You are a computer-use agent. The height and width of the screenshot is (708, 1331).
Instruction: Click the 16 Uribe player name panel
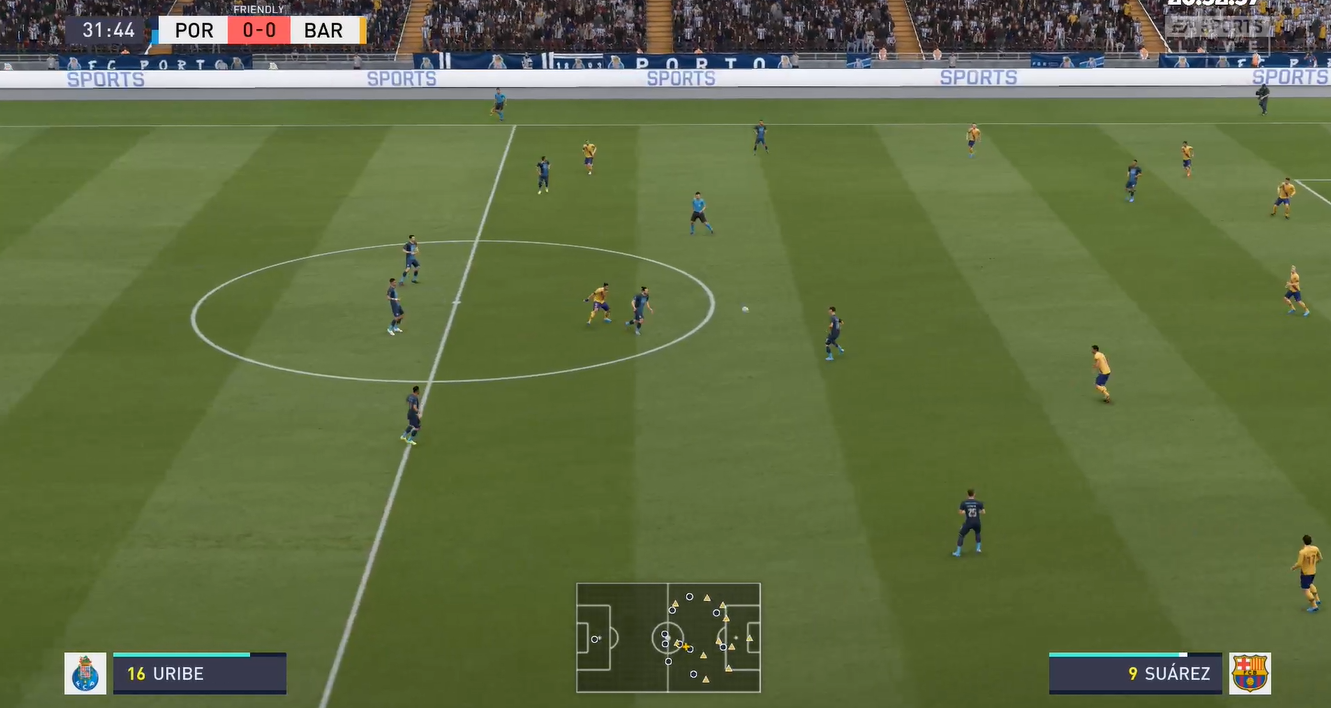tap(199, 674)
